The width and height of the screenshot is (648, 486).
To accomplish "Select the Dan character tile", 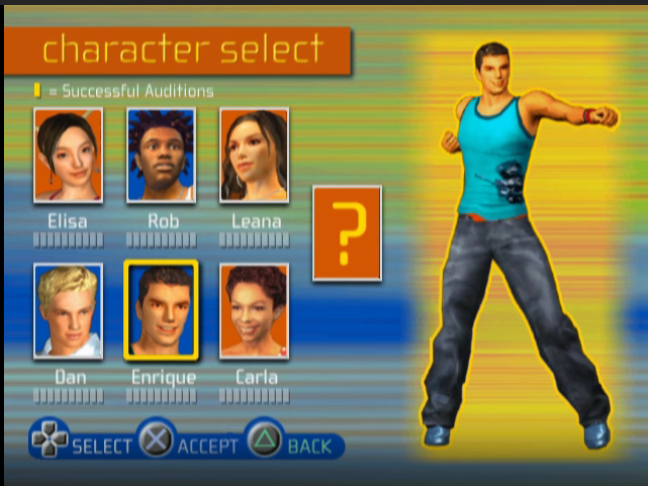I will (x=68, y=311).
